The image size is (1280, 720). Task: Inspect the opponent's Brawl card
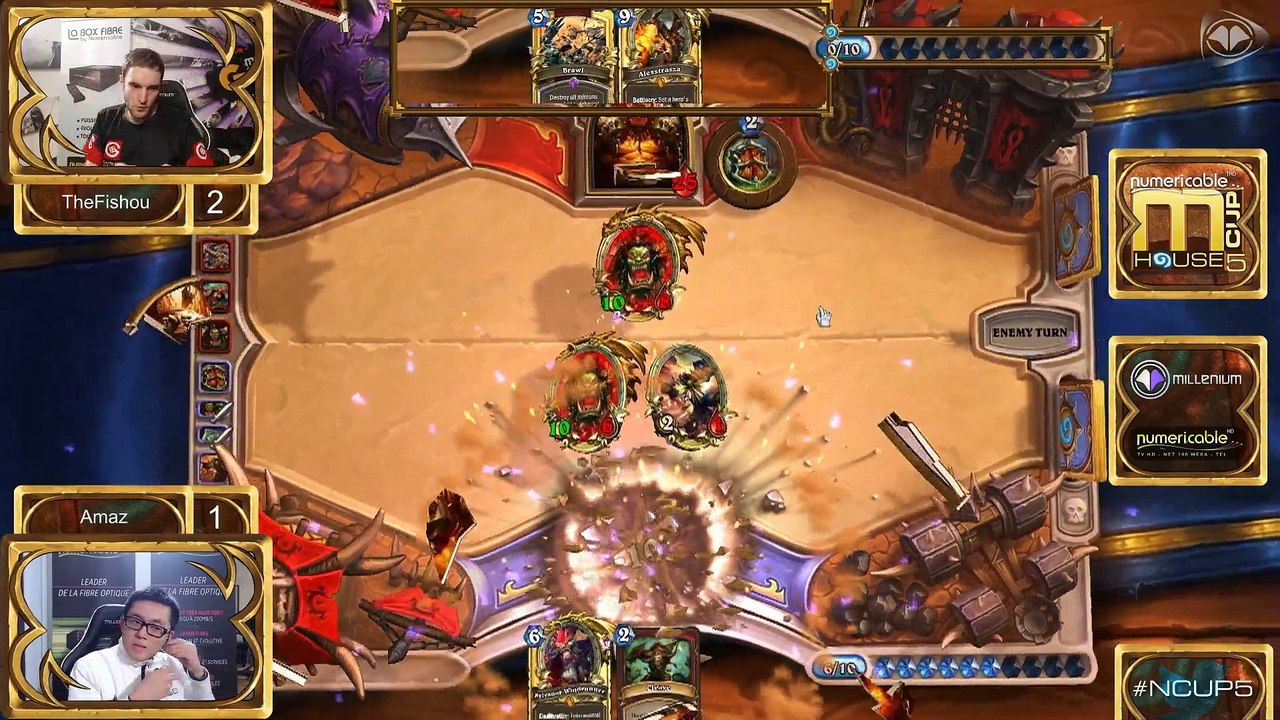click(x=573, y=60)
